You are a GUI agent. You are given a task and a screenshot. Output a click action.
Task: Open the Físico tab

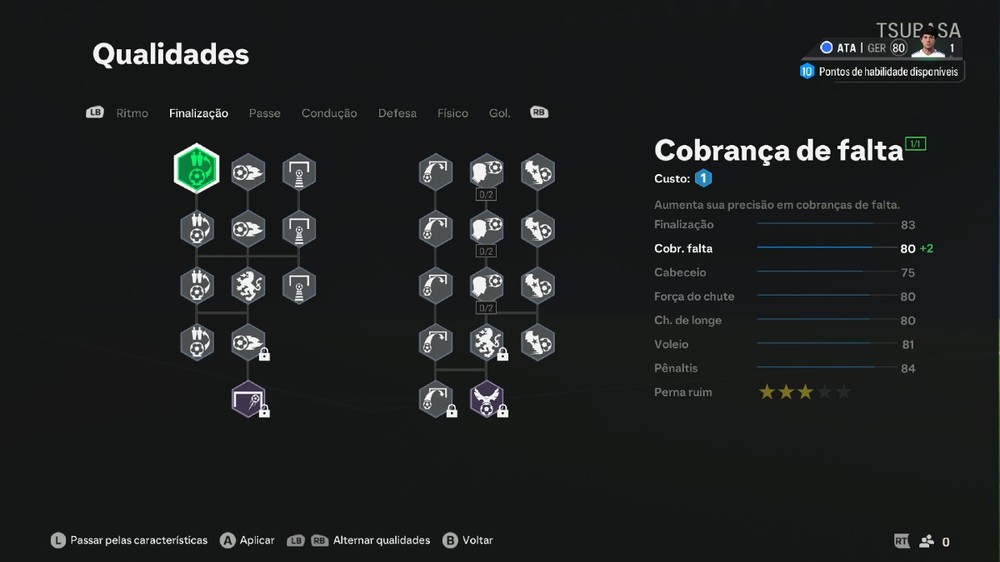pos(452,113)
